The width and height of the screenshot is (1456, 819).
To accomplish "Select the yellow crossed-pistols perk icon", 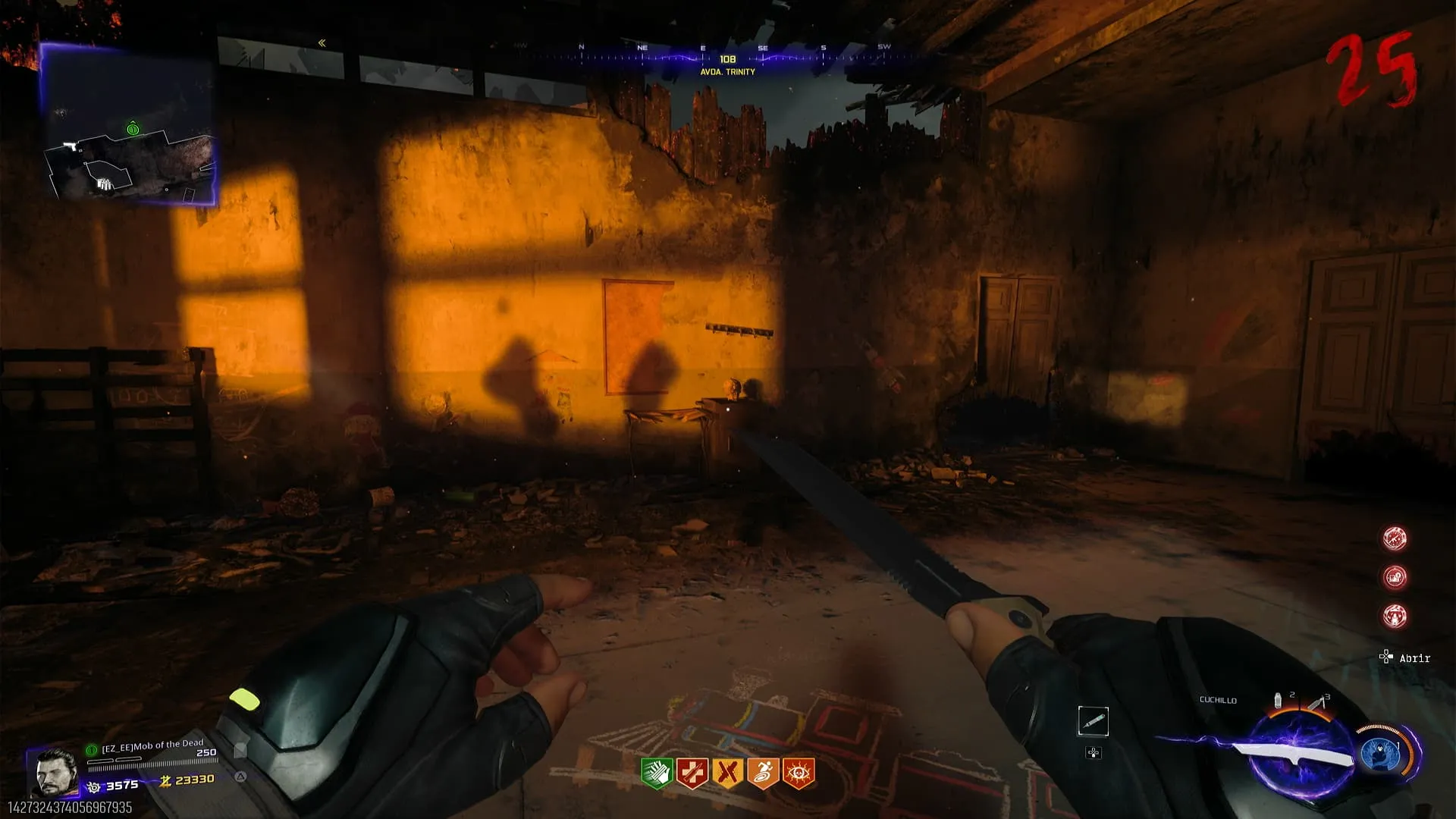I will coord(727,773).
